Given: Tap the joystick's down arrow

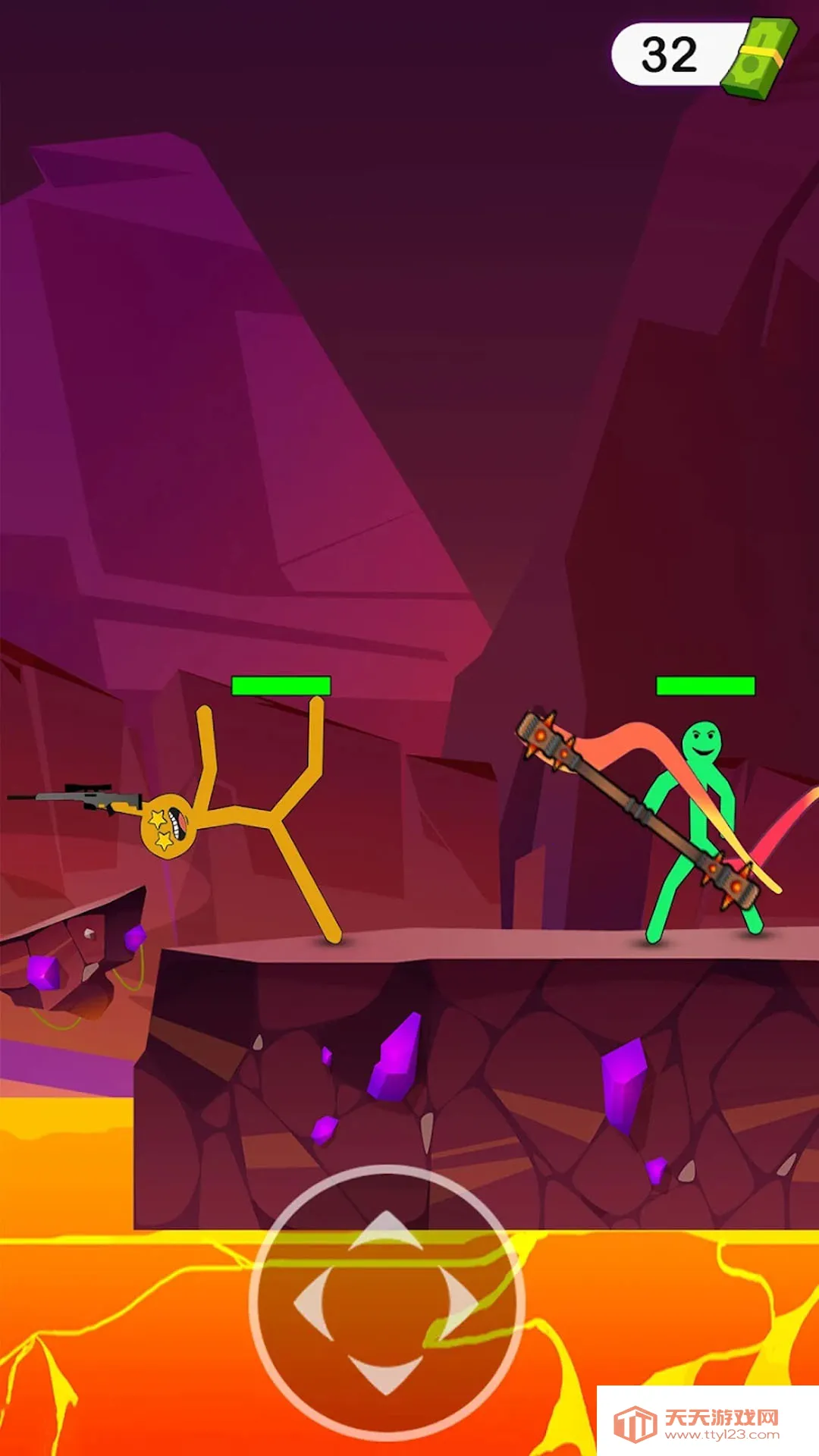Looking at the screenshot, I should pos(386,1373).
